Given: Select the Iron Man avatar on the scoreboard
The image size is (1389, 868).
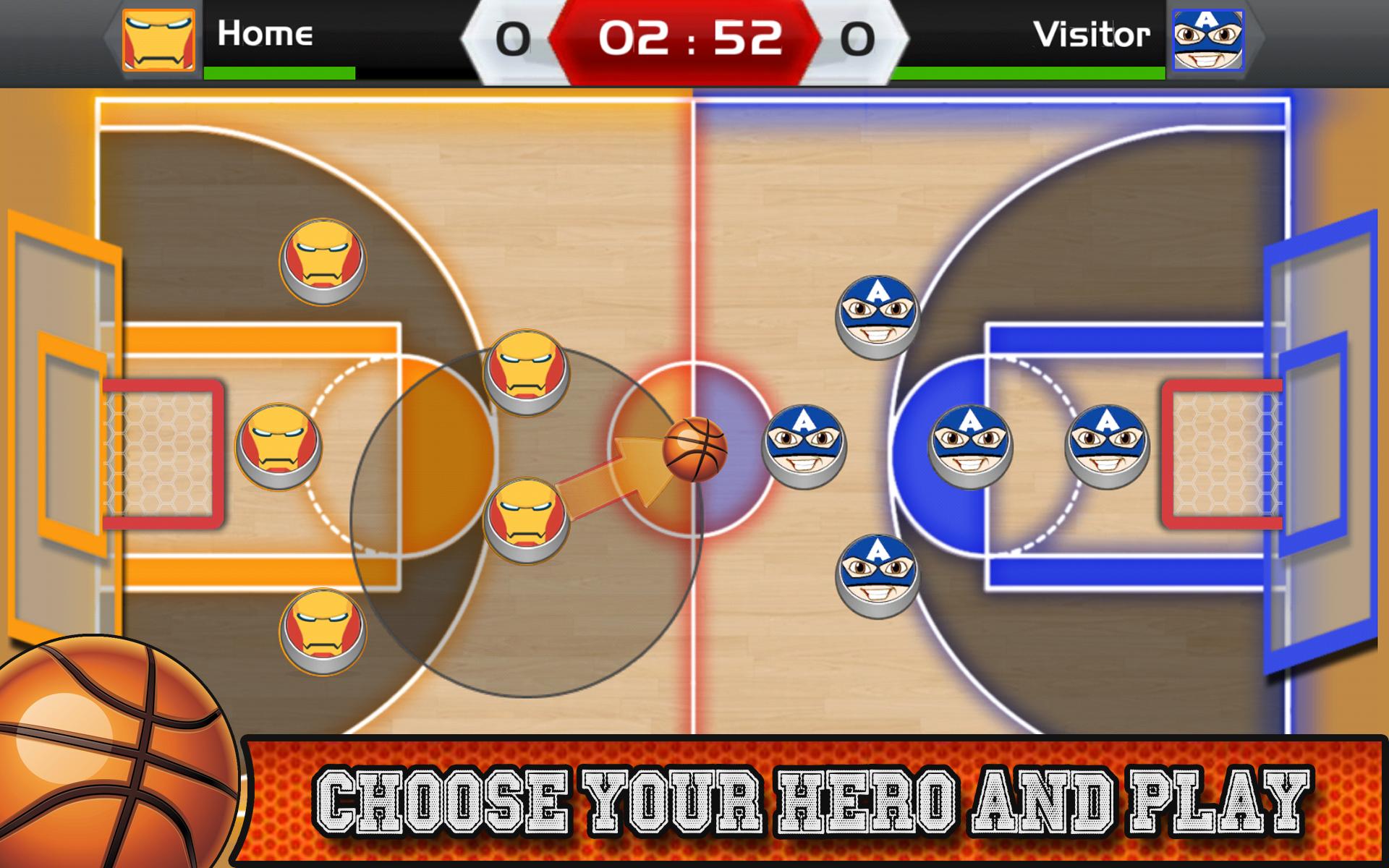Looking at the screenshot, I should [x=158, y=40].
